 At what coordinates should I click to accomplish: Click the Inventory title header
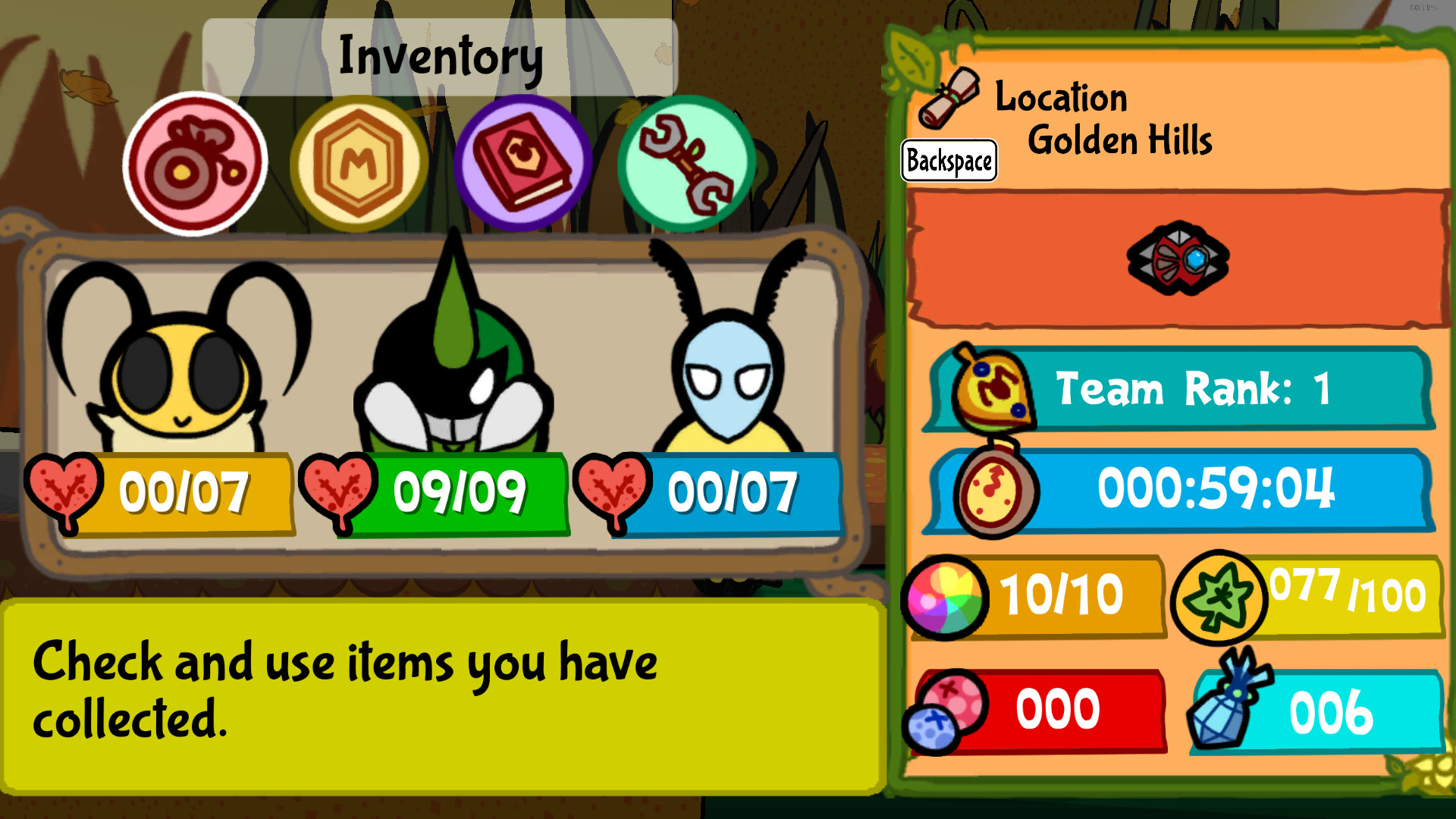(x=440, y=53)
